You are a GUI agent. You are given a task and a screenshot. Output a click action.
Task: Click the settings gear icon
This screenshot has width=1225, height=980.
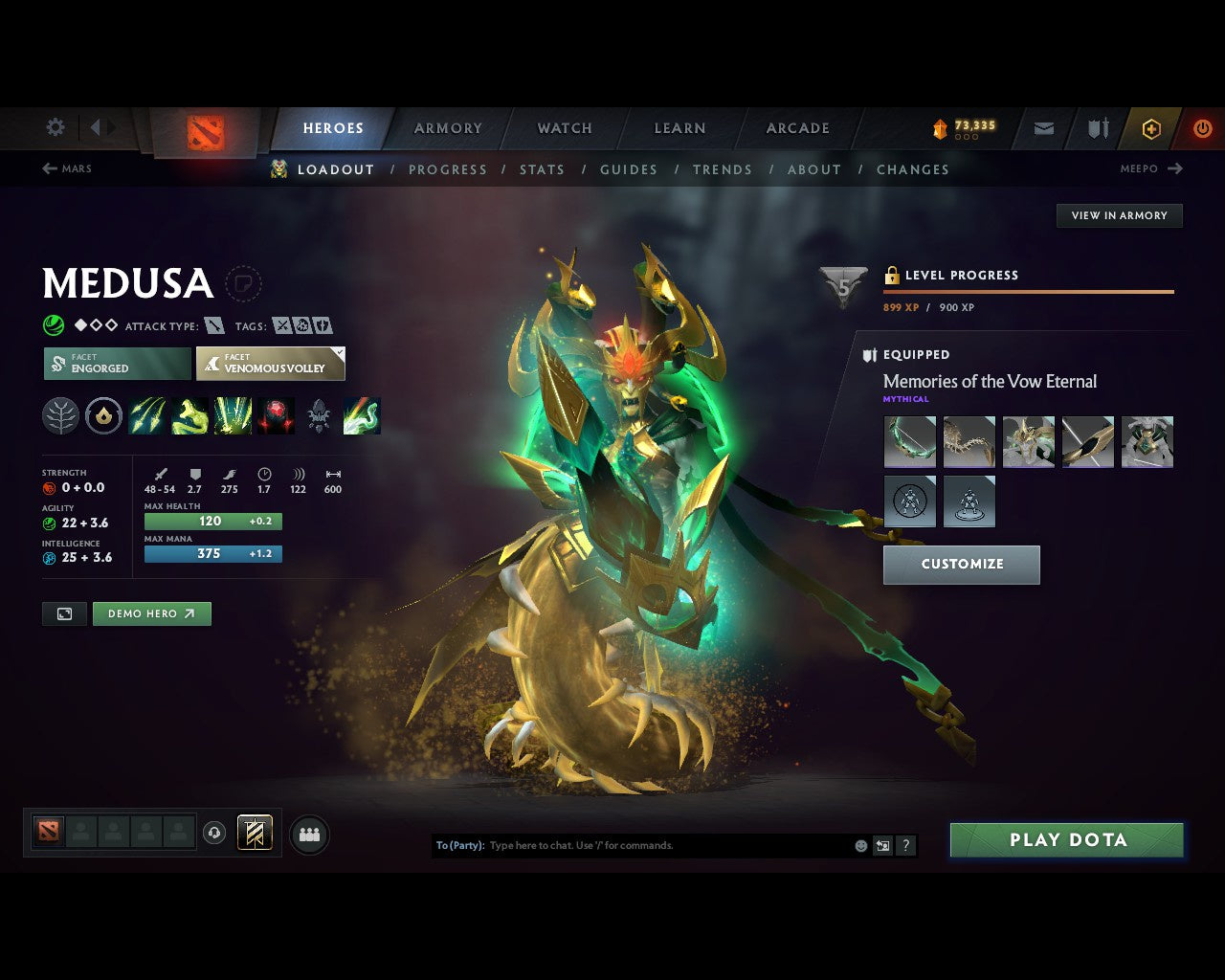point(55,126)
